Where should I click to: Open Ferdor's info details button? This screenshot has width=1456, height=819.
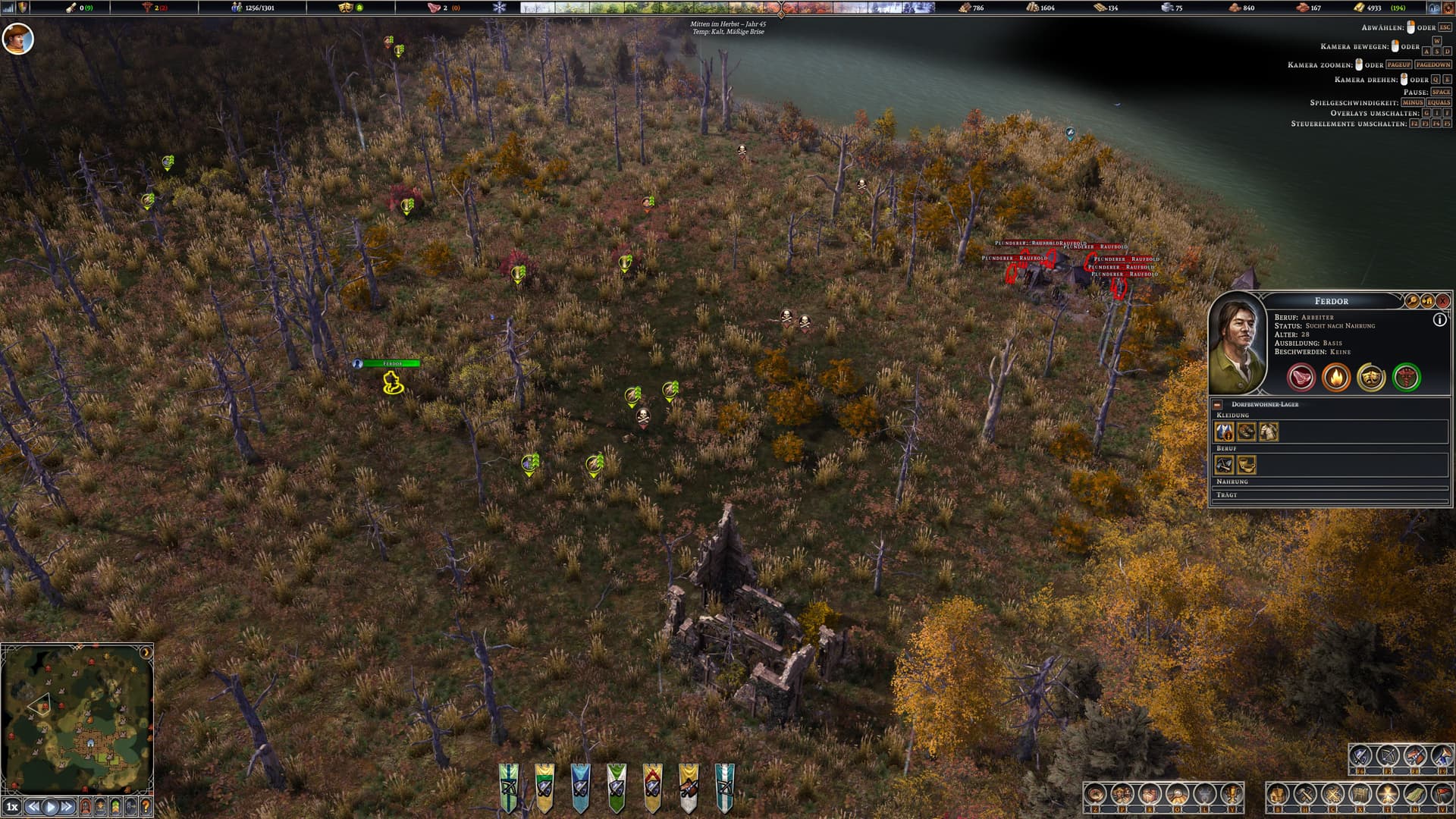pyautogui.click(x=1439, y=320)
